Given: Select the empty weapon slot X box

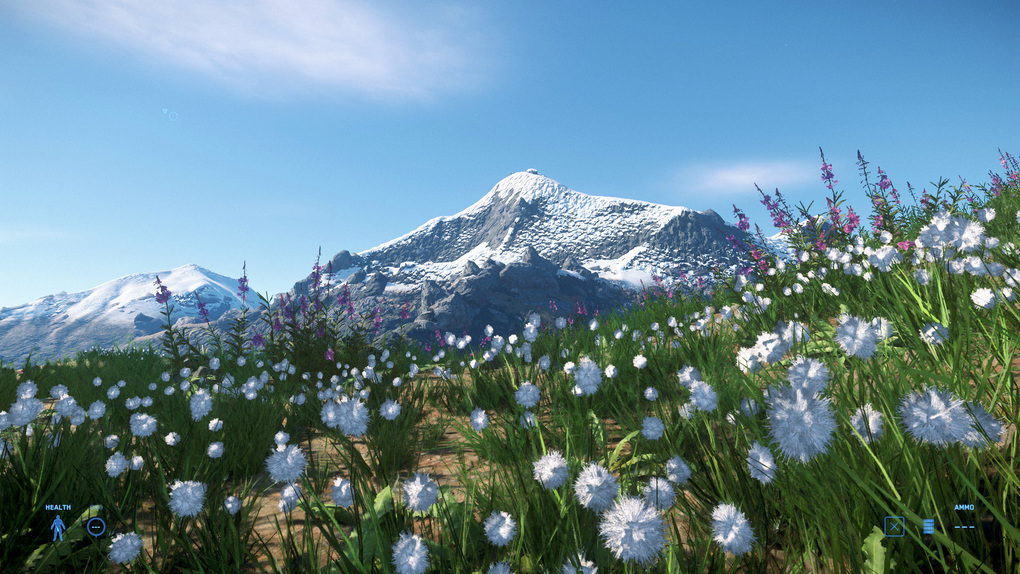Looking at the screenshot, I should (894, 526).
